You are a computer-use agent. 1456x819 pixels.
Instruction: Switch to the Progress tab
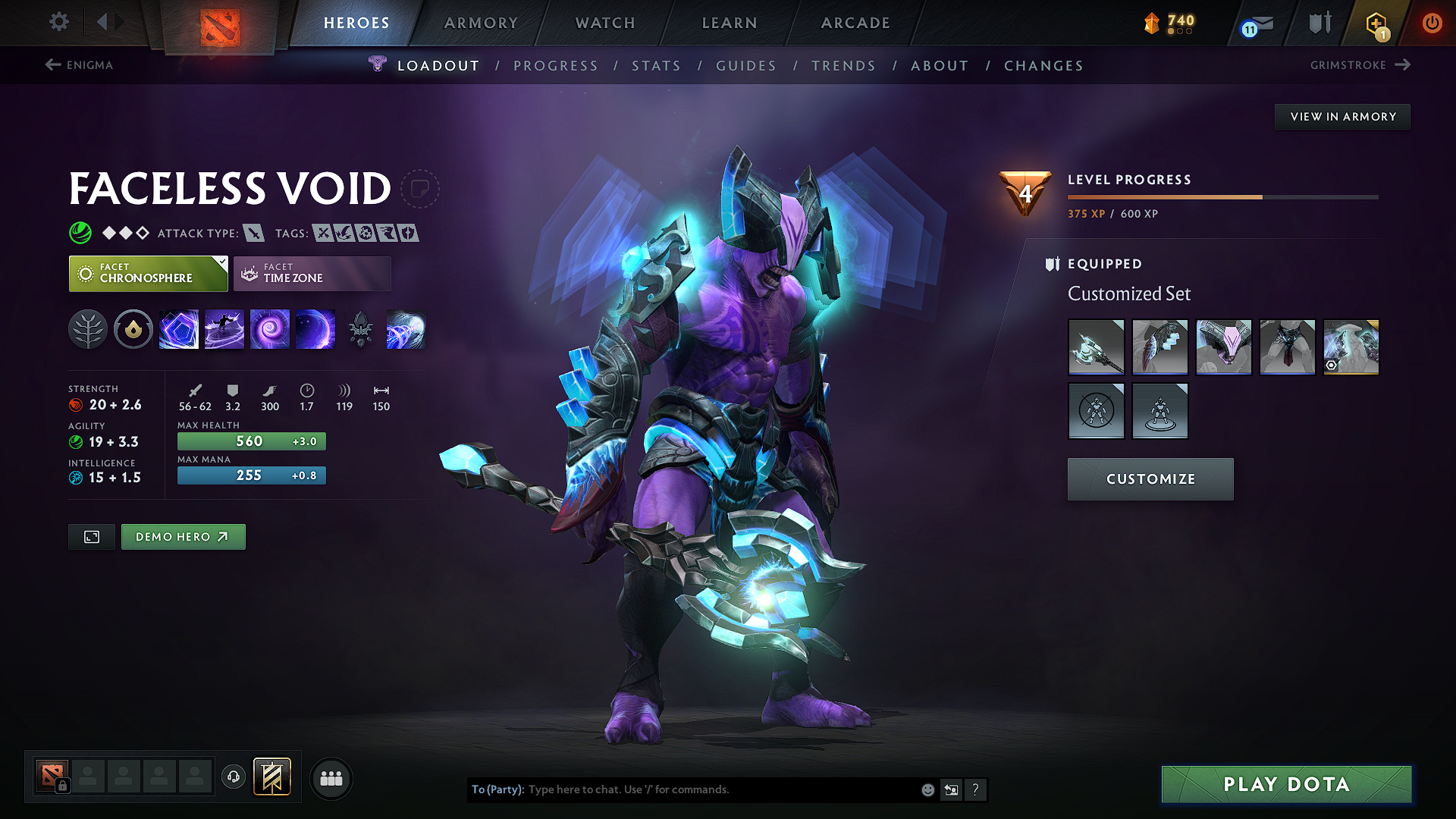[x=556, y=66]
